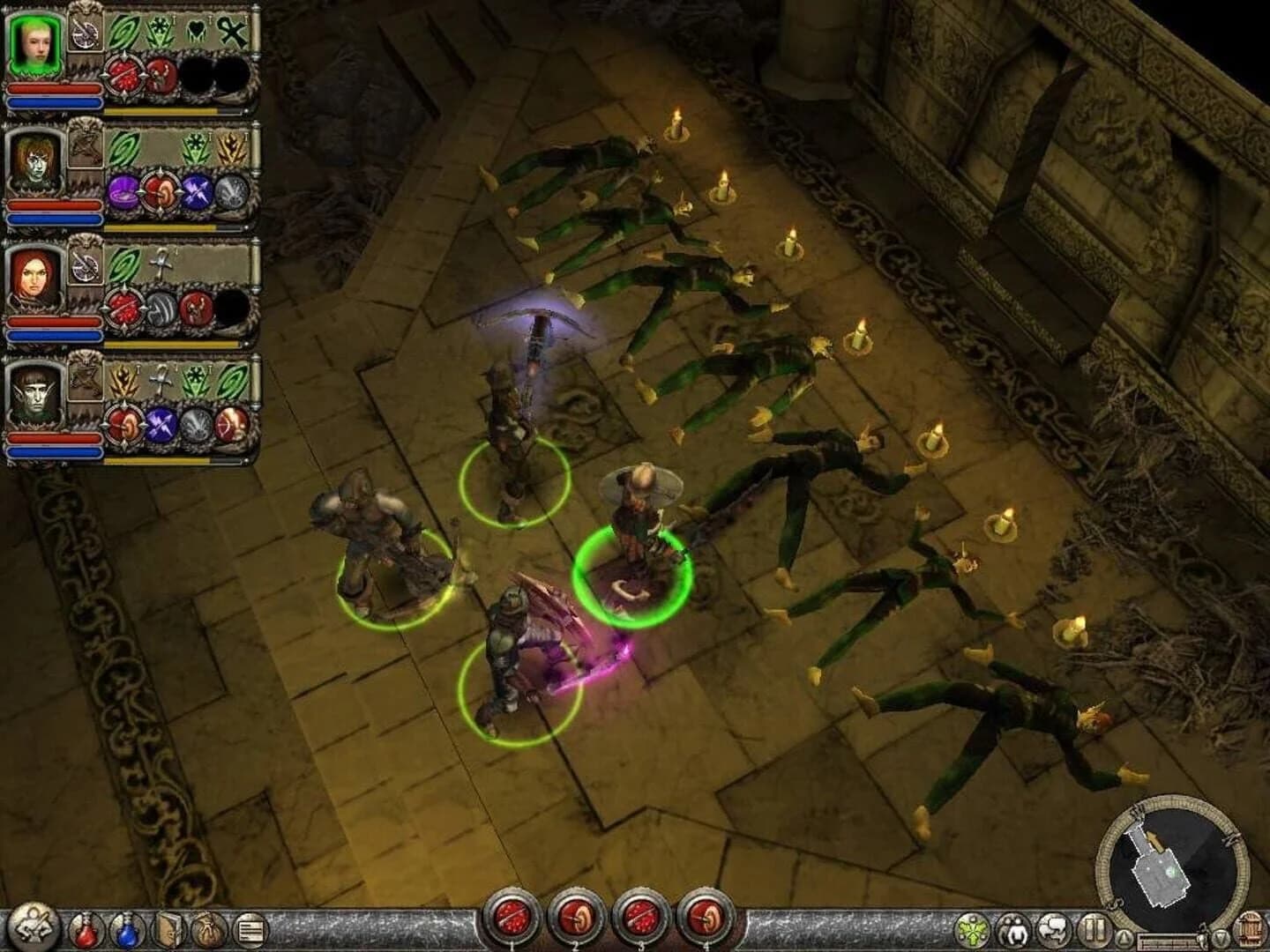Open the skills menu with the green leaf icon

tap(972, 930)
